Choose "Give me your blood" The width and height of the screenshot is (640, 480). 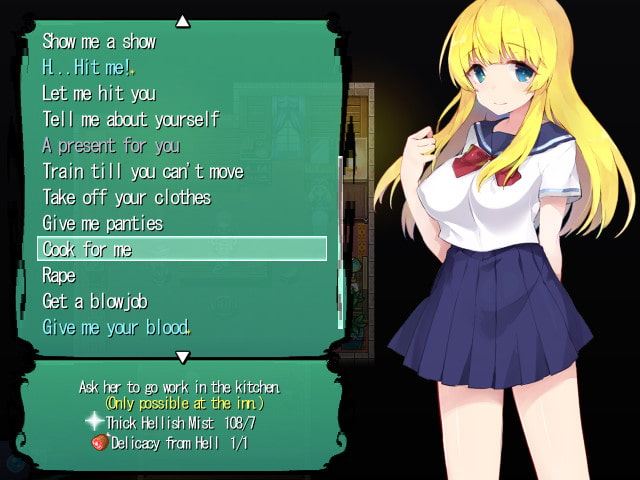(x=115, y=327)
